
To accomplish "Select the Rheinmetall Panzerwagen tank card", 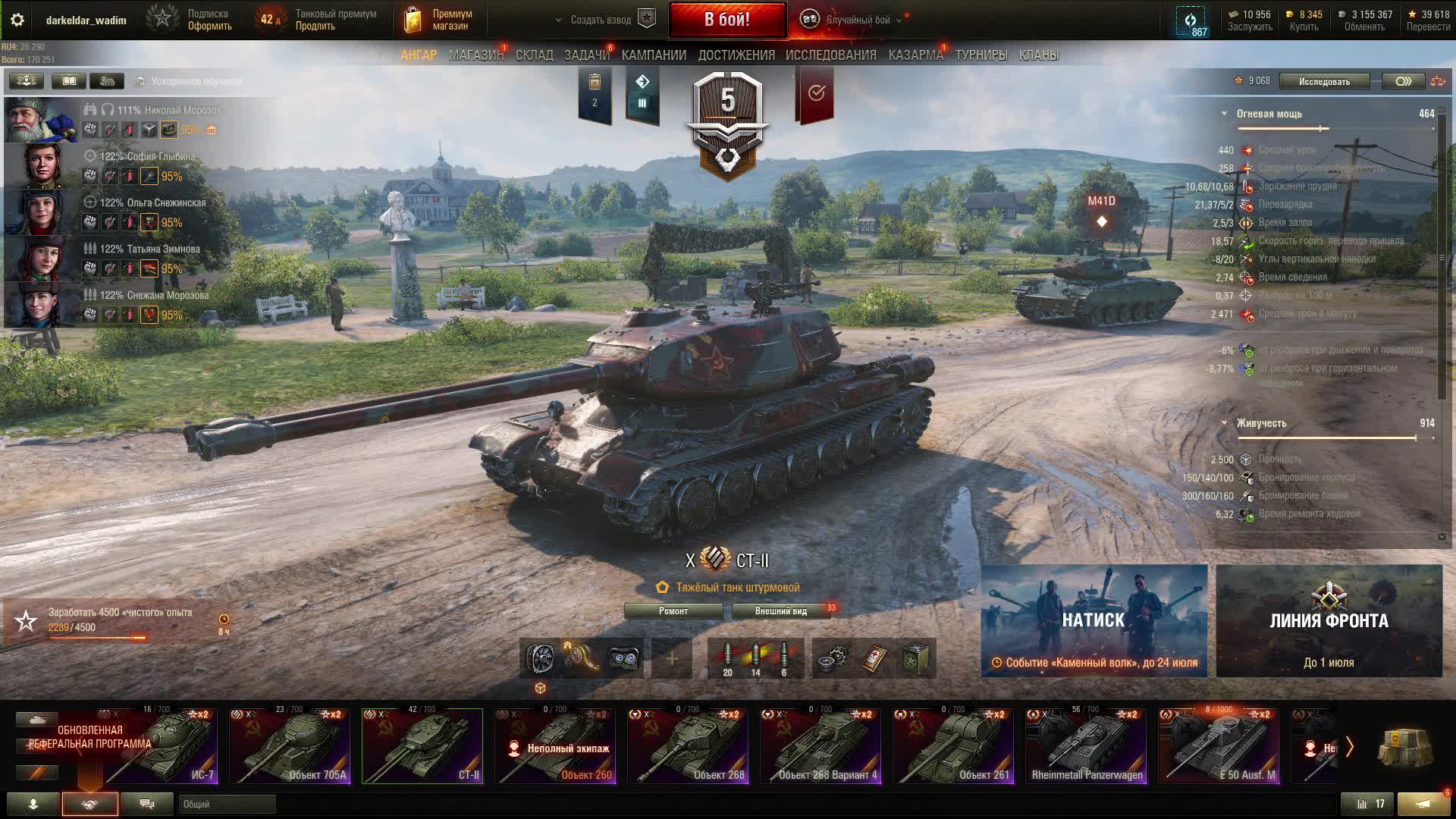I will [x=1086, y=746].
